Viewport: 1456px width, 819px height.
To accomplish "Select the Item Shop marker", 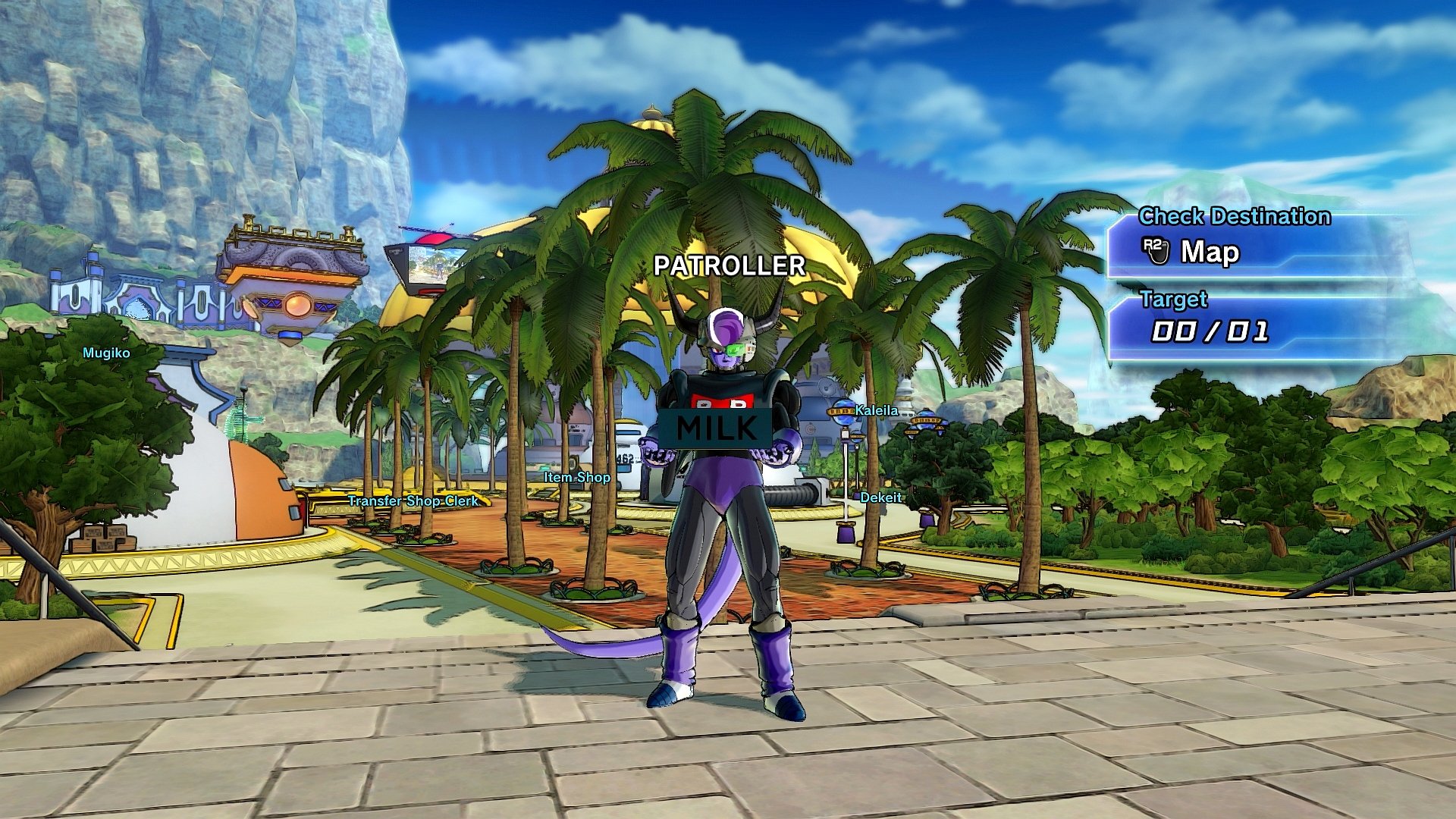I will pos(576,478).
